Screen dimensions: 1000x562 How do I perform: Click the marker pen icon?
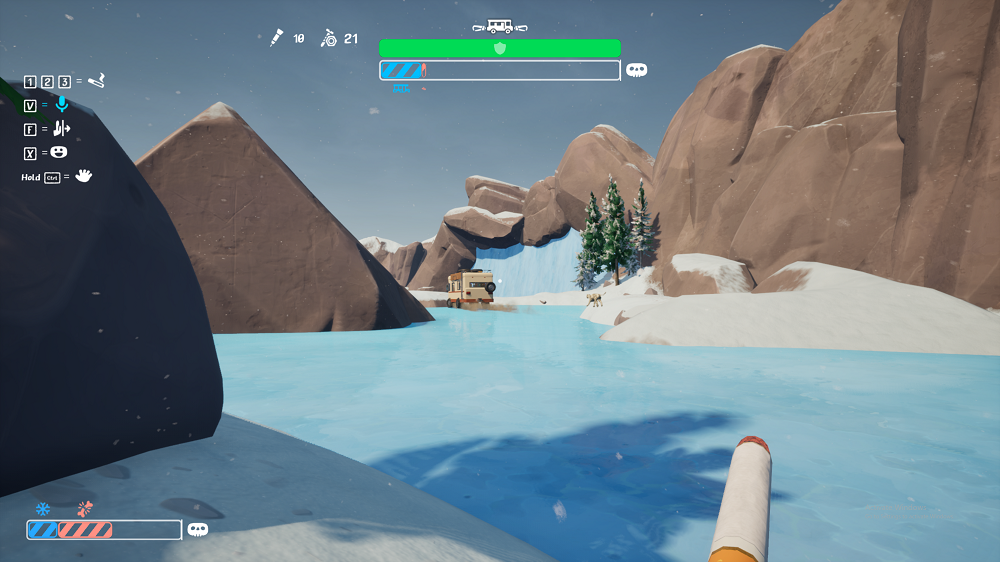click(276, 38)
